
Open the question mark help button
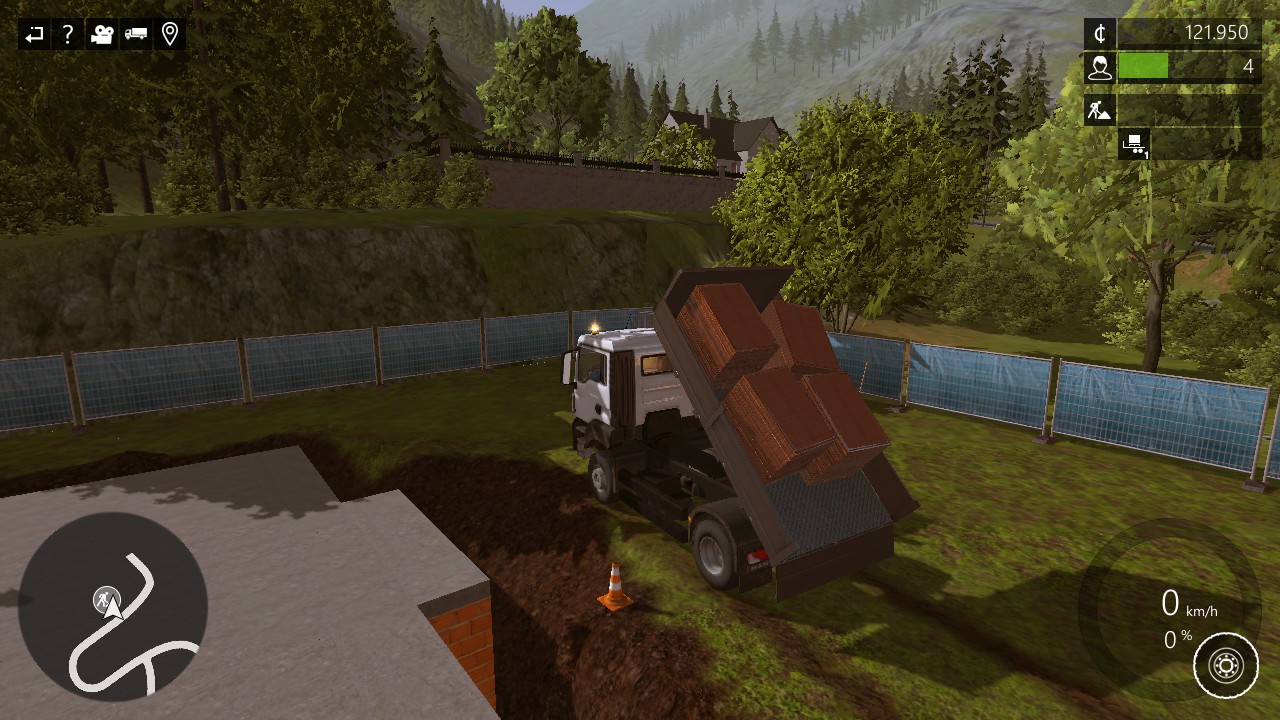point(67,35)
